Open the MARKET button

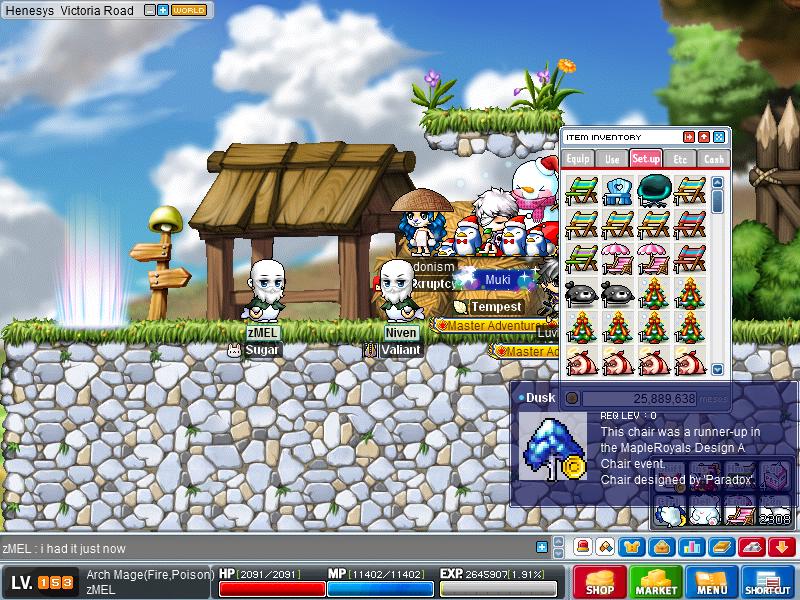pos(655,583)
